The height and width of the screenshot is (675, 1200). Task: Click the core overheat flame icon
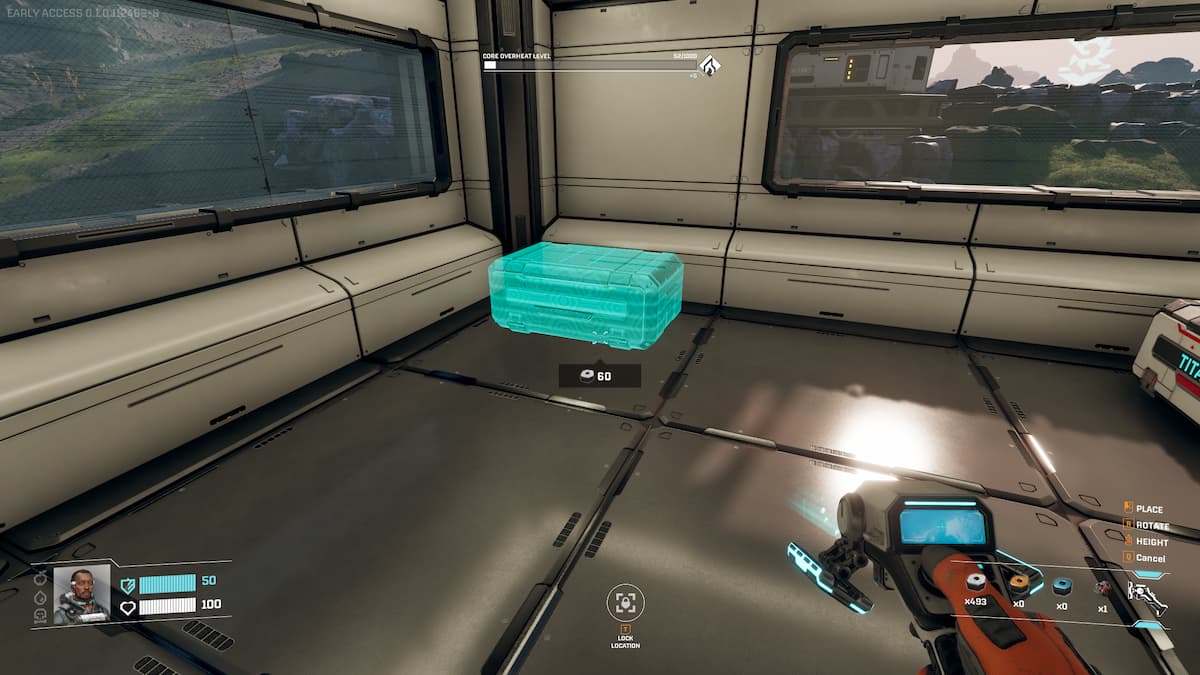710,65
